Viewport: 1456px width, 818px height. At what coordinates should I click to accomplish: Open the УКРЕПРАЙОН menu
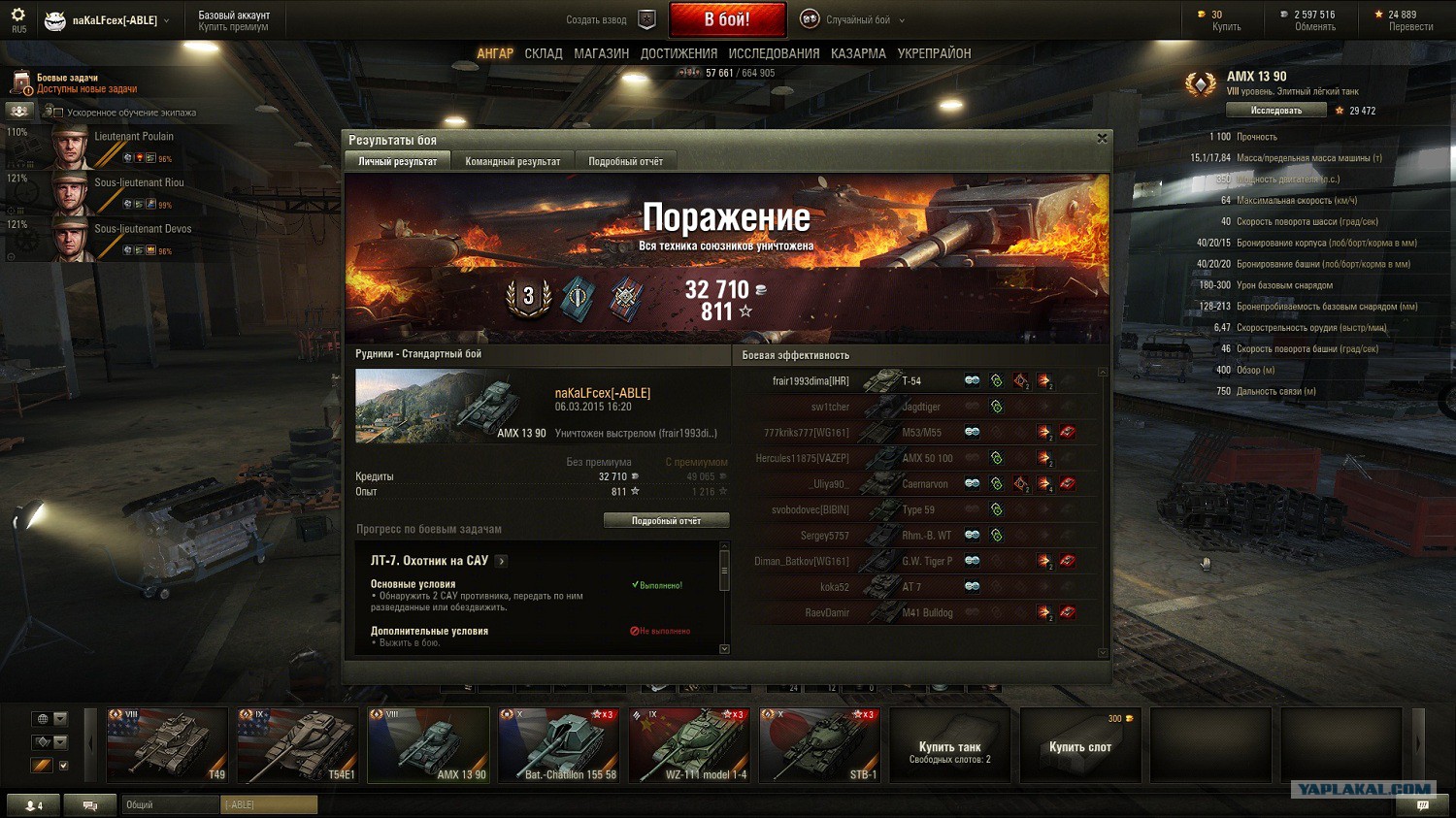934,54
